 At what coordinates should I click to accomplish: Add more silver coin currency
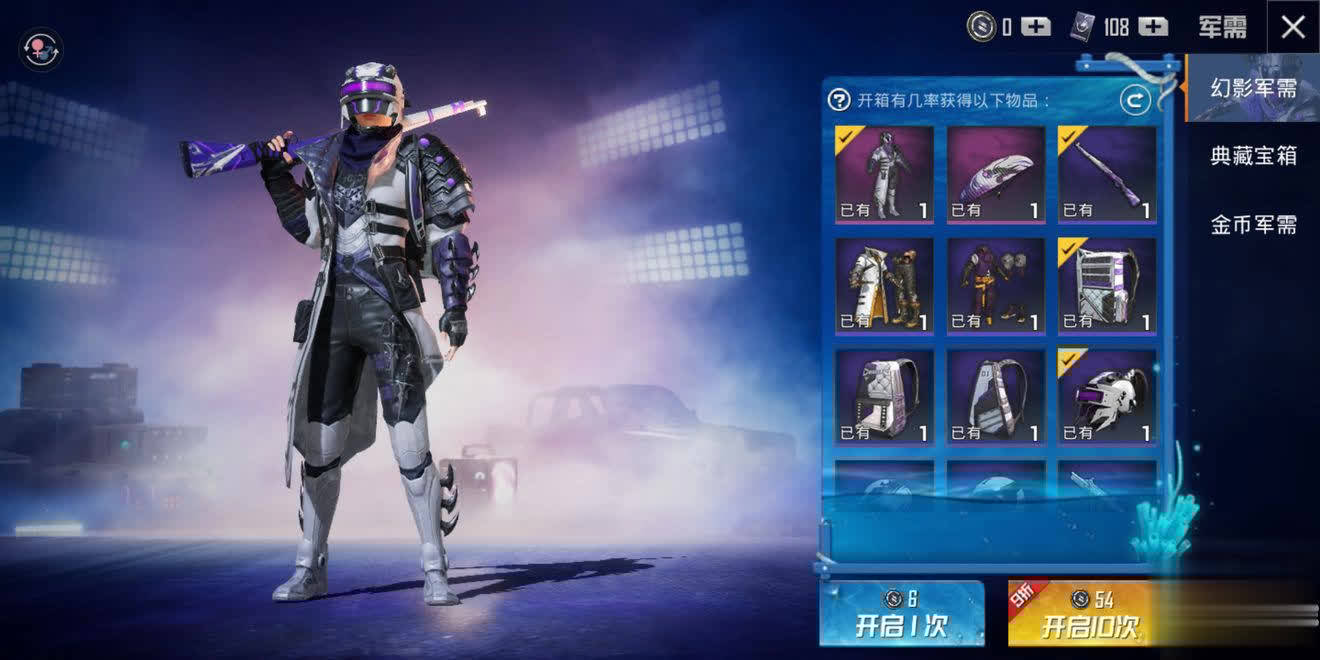point(1036,27)
